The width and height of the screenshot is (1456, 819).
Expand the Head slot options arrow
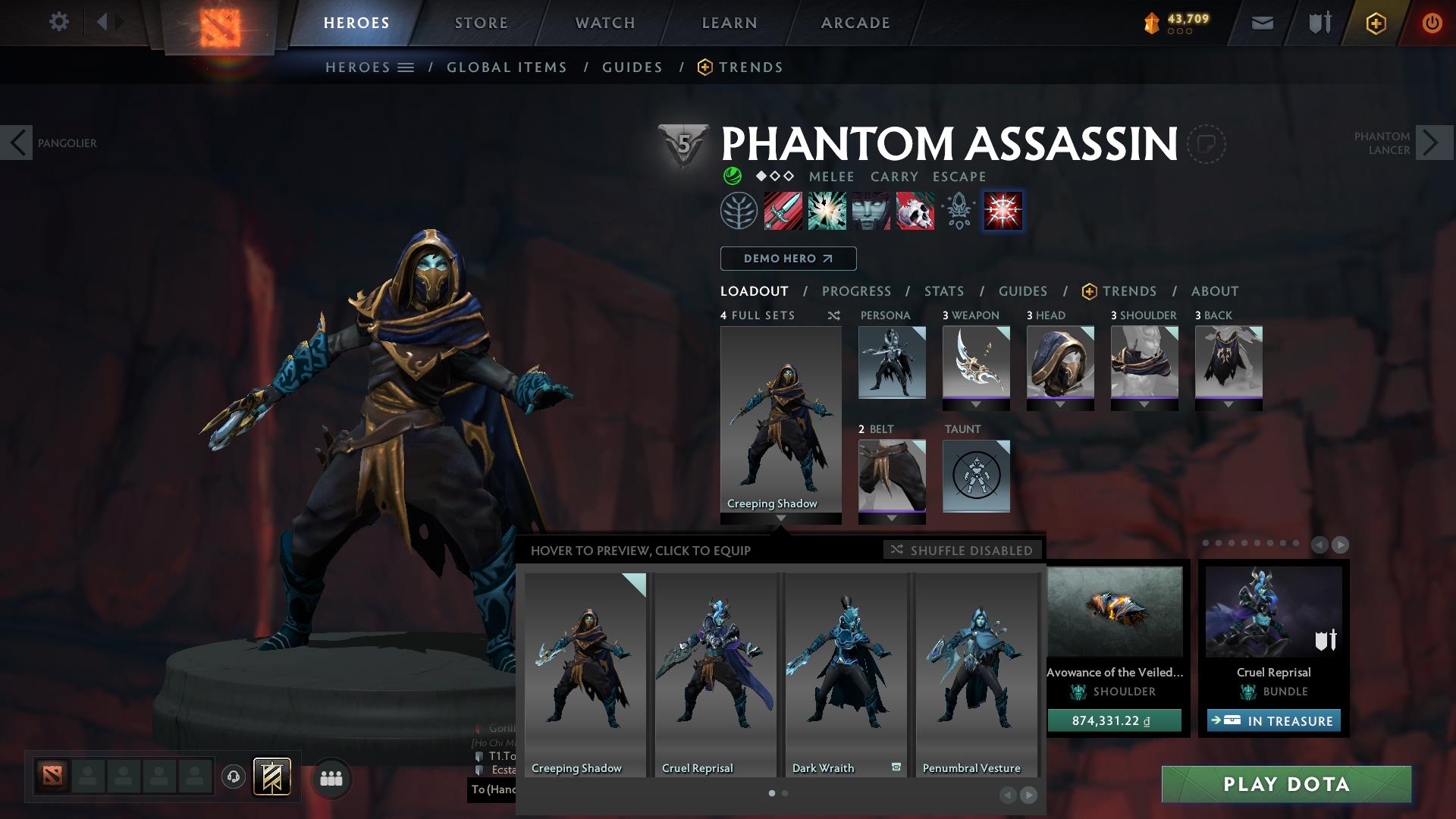pos(1061,405)
